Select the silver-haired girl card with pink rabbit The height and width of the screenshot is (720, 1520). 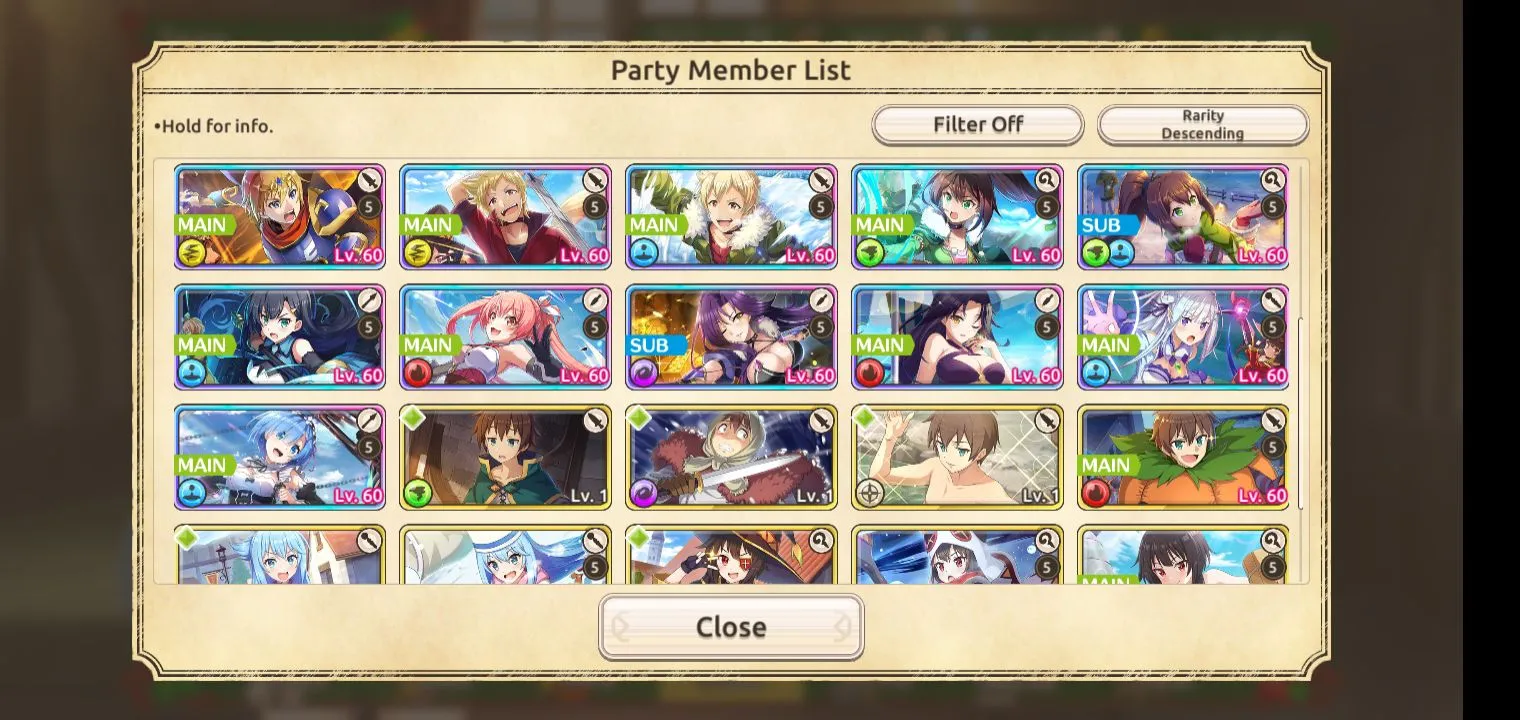coord(1182,337)
